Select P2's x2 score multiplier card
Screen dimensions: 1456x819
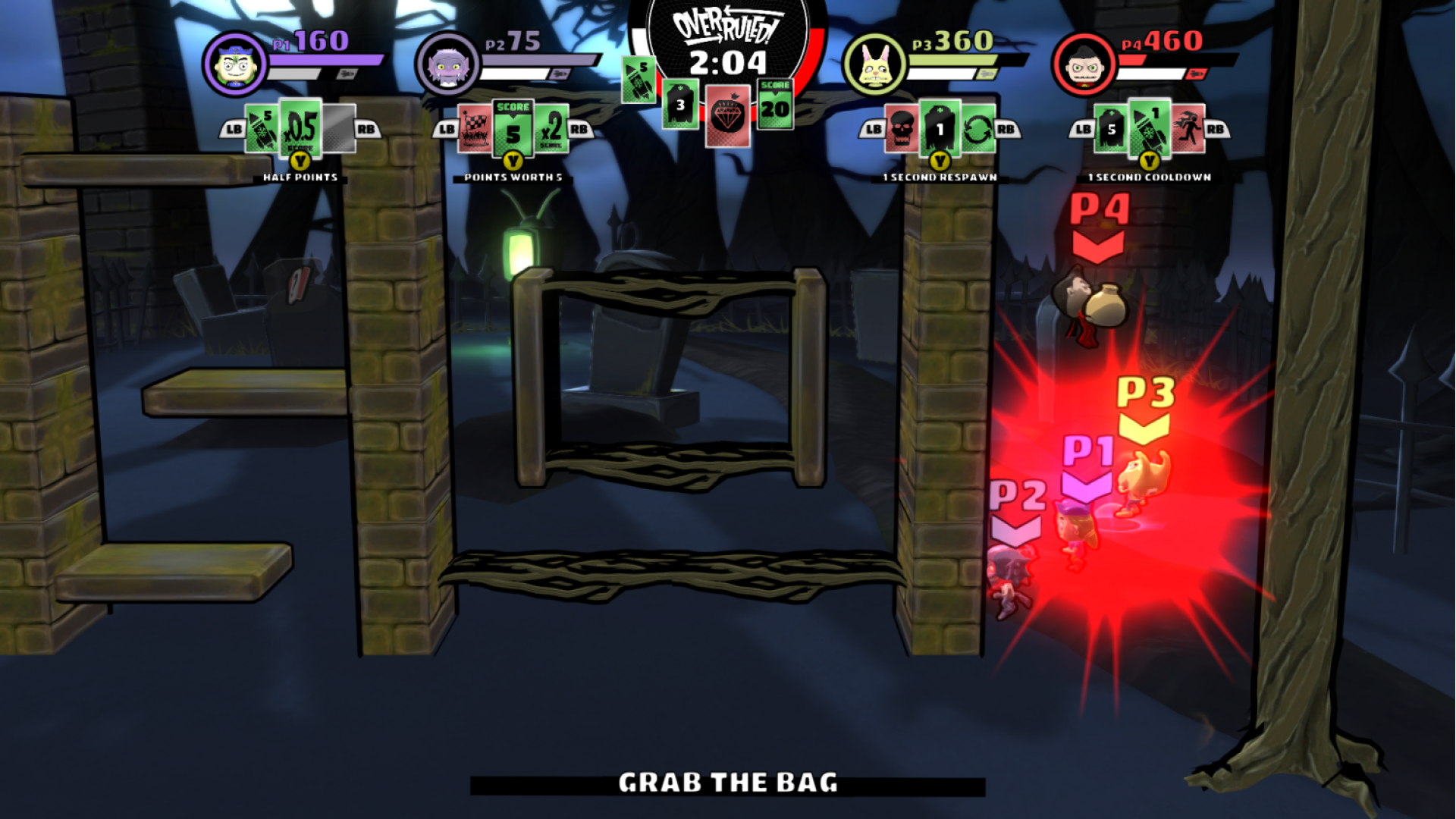coord(551,130)
